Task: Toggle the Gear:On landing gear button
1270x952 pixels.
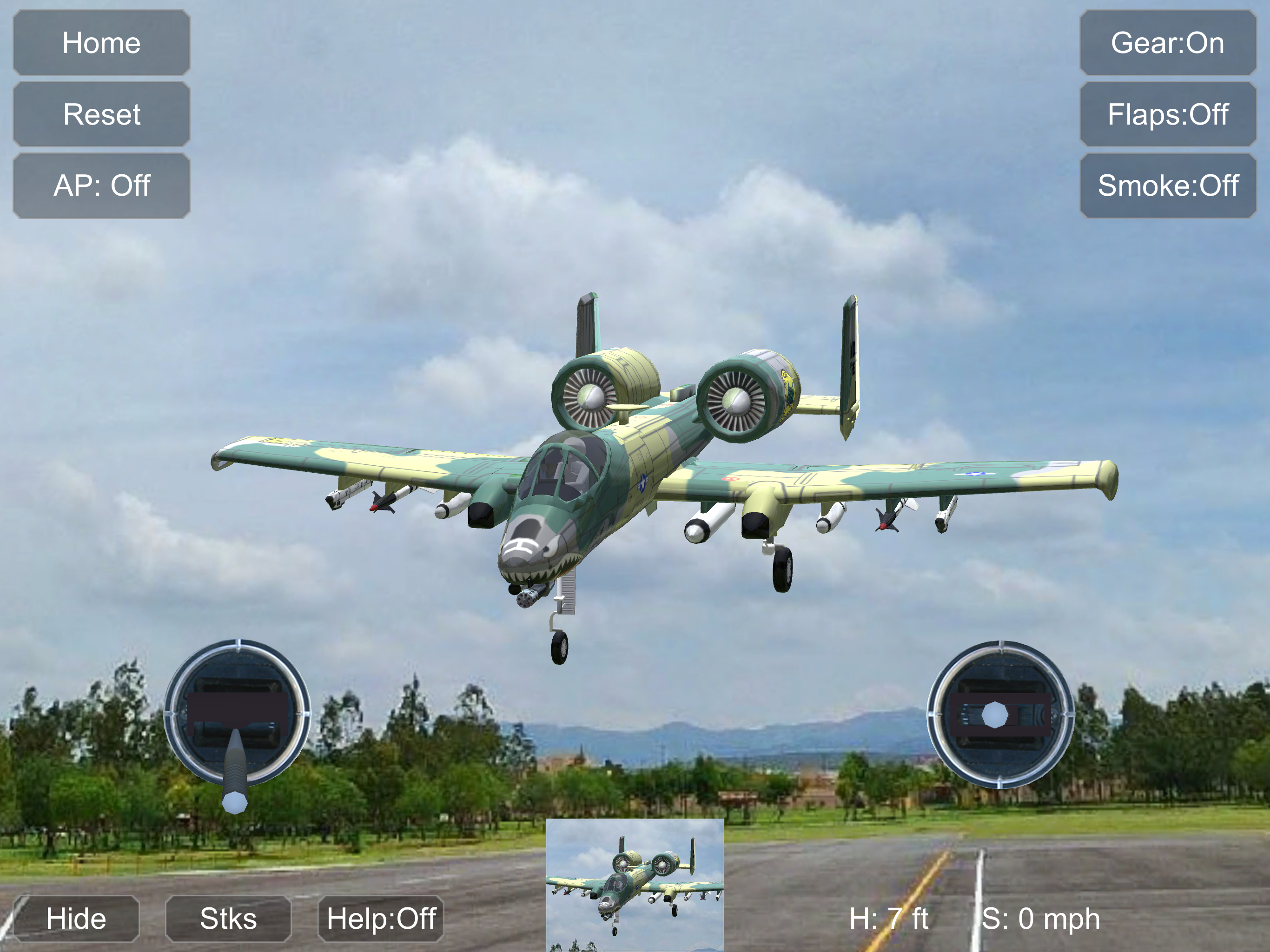Action: (x=1167, y=43)
